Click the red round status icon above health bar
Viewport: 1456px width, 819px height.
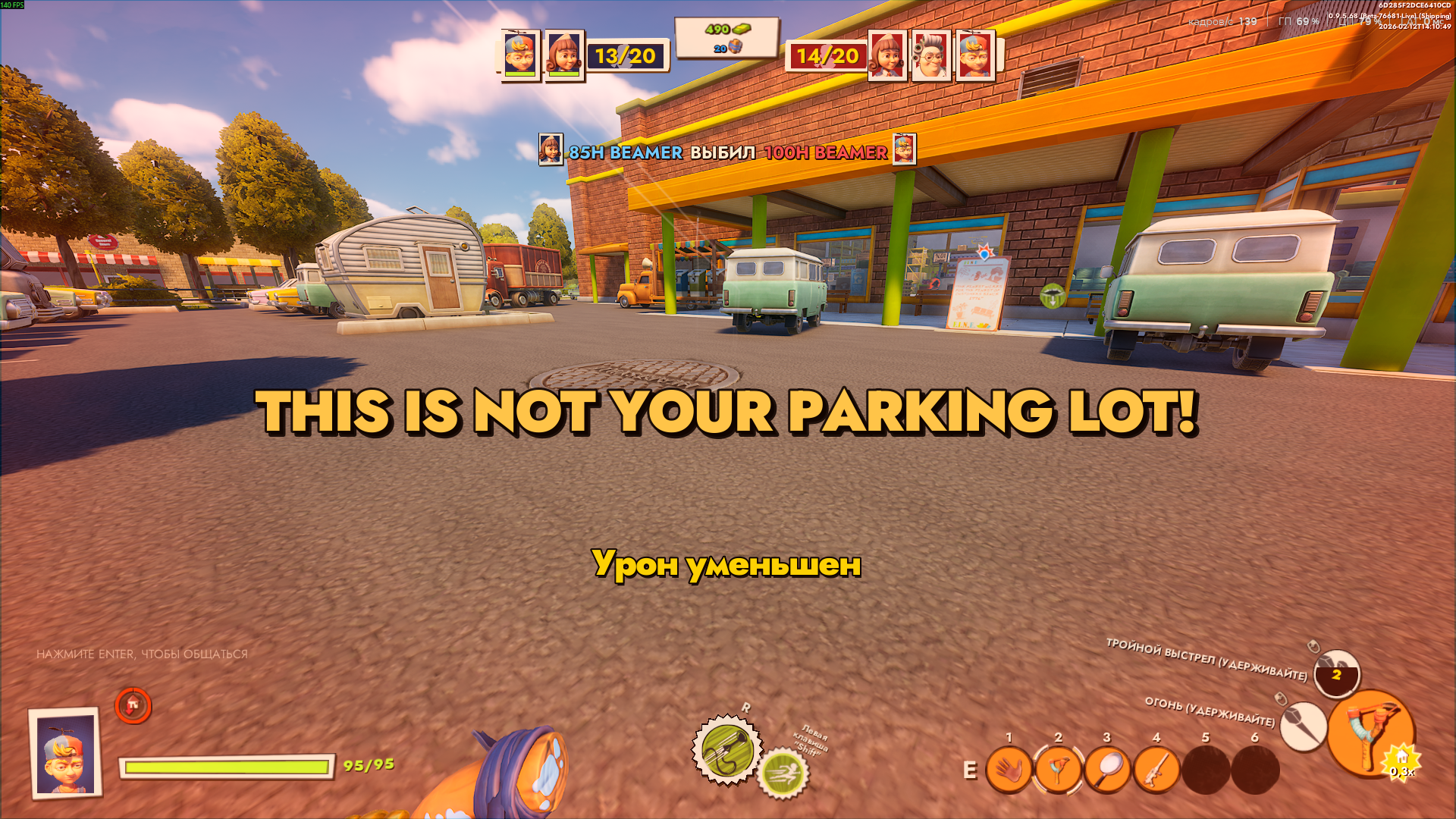[x=133, y=706]
